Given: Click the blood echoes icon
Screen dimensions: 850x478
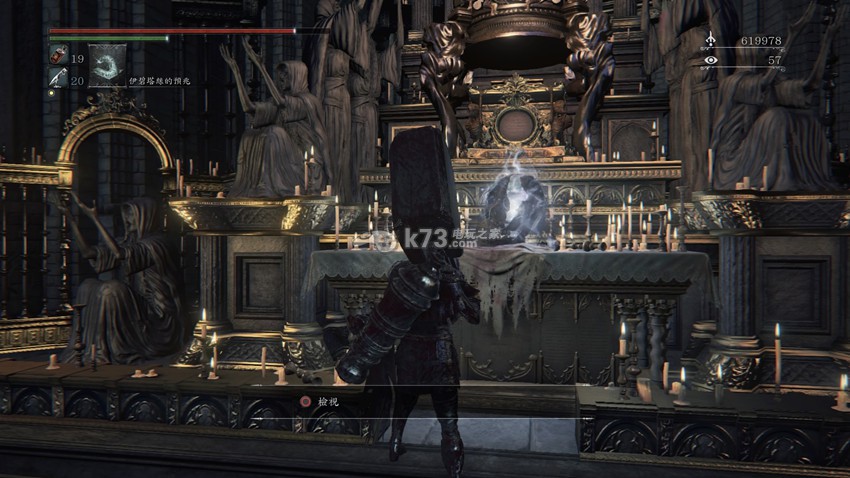Looking at the screenshot, I should pyautogui.click(x=710, y=40).
